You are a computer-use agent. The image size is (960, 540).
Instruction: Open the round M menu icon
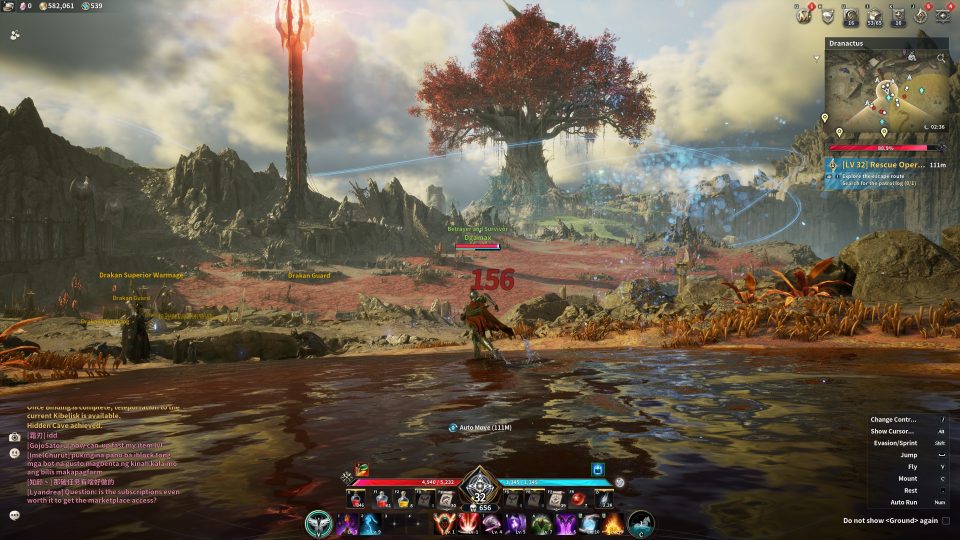(803, 16)
